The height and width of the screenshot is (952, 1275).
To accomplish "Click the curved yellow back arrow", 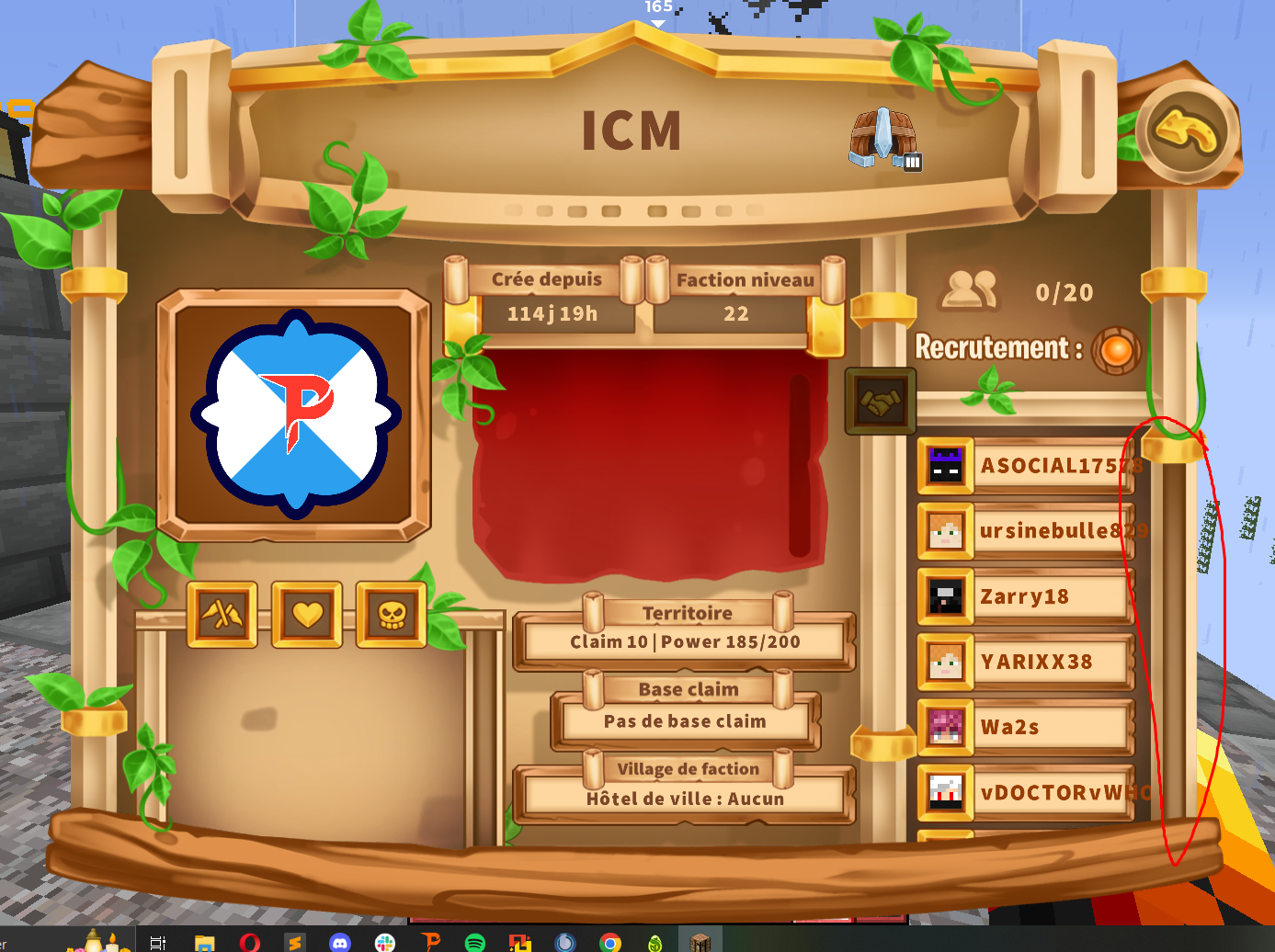I will [1184, 129].
